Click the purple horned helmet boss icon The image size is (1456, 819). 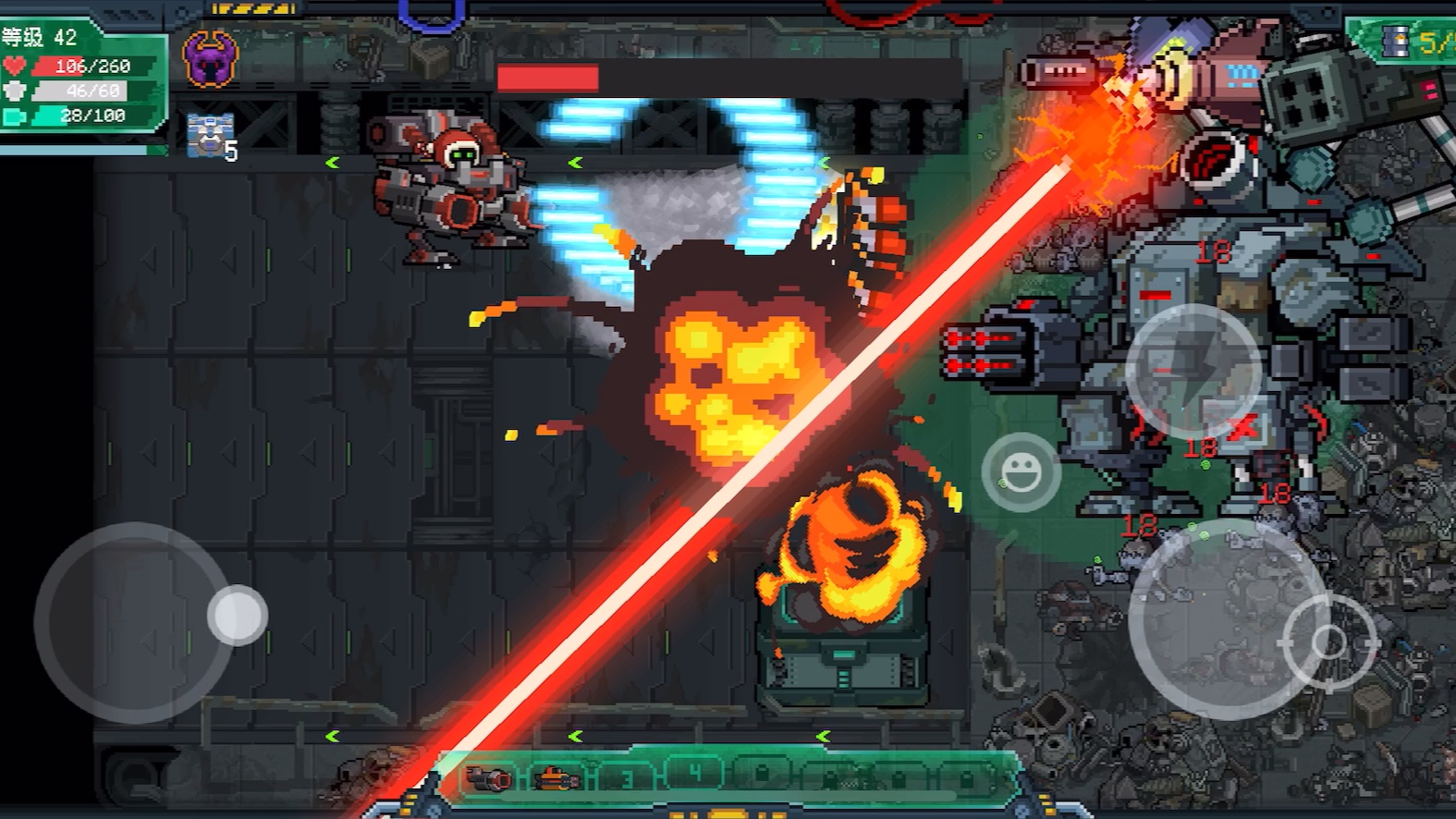pyautogui.click(x=211, y=59)
